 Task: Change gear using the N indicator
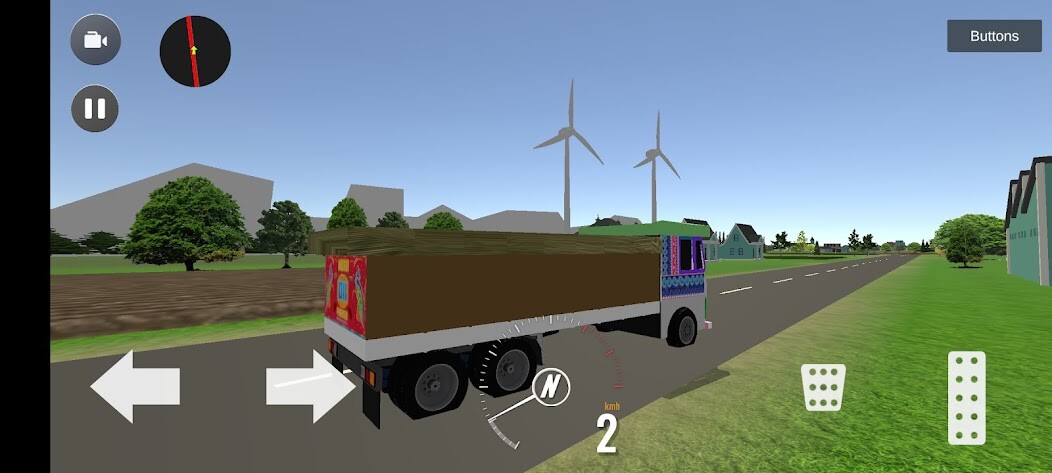pos(551,386)
